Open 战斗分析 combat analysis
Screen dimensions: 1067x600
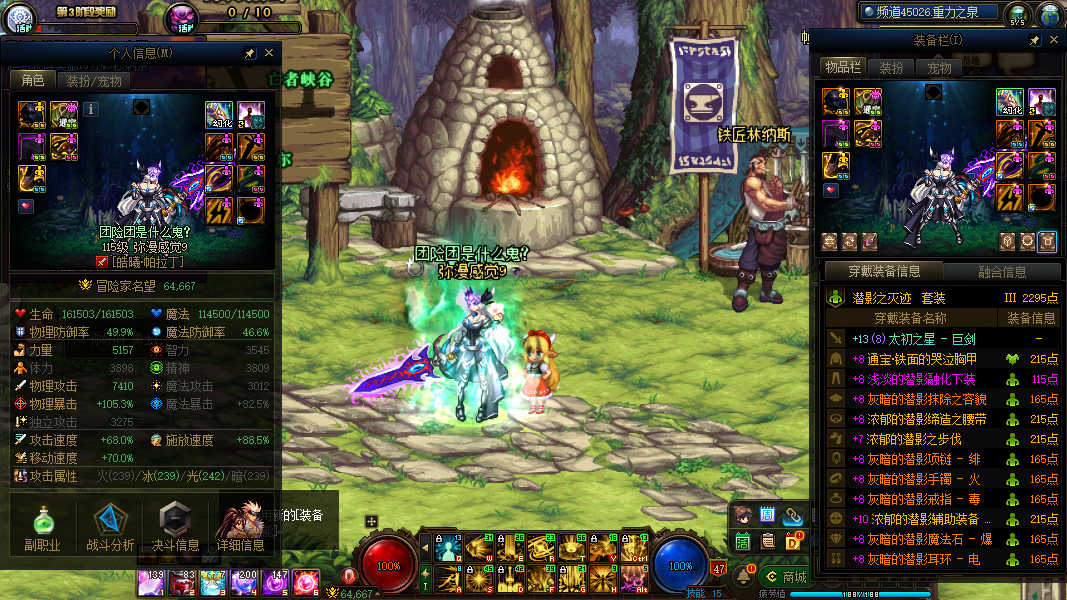pyautogui.click(x=110, y=527)
